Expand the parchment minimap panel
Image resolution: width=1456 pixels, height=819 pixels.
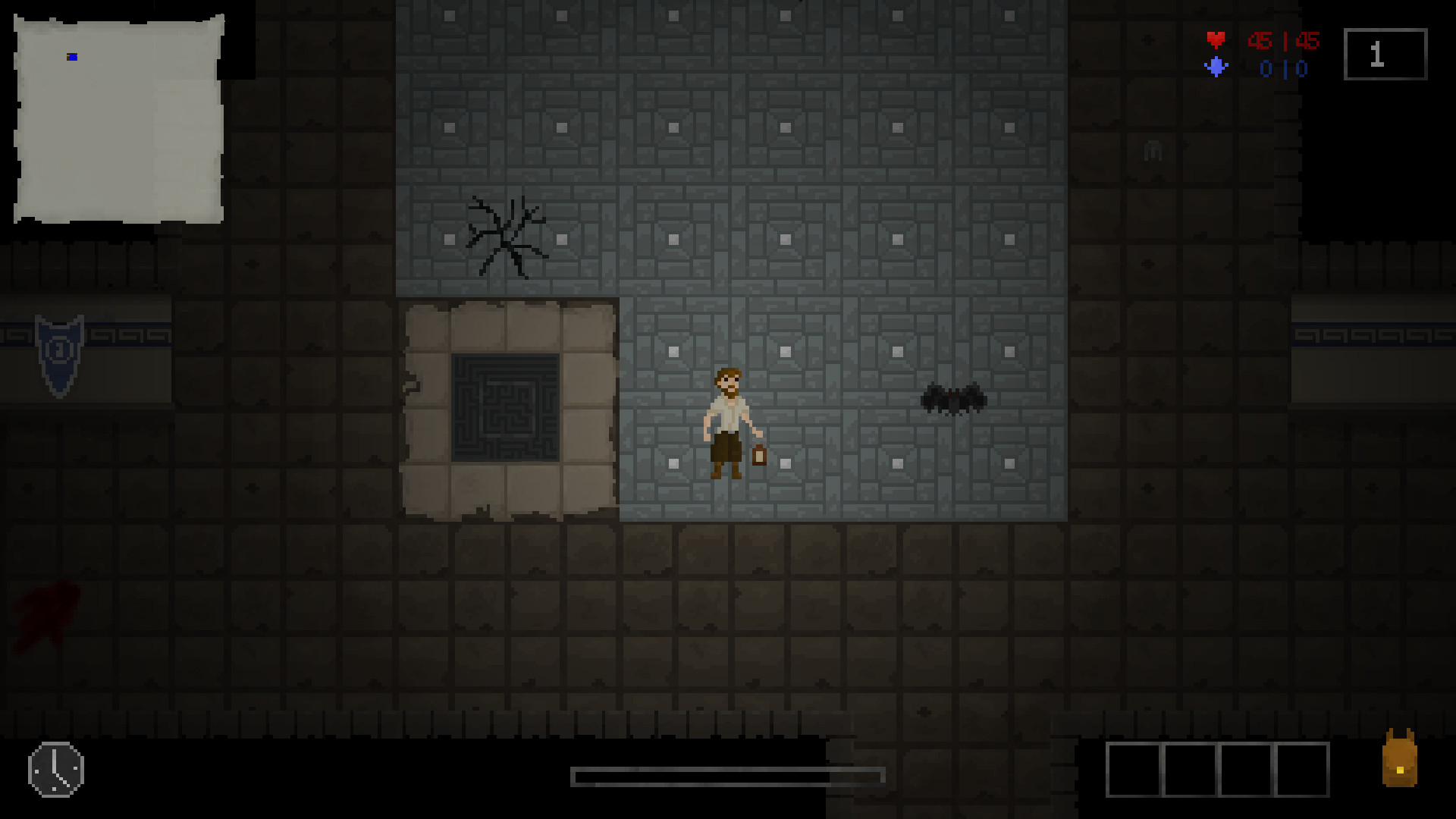(118, 118)
